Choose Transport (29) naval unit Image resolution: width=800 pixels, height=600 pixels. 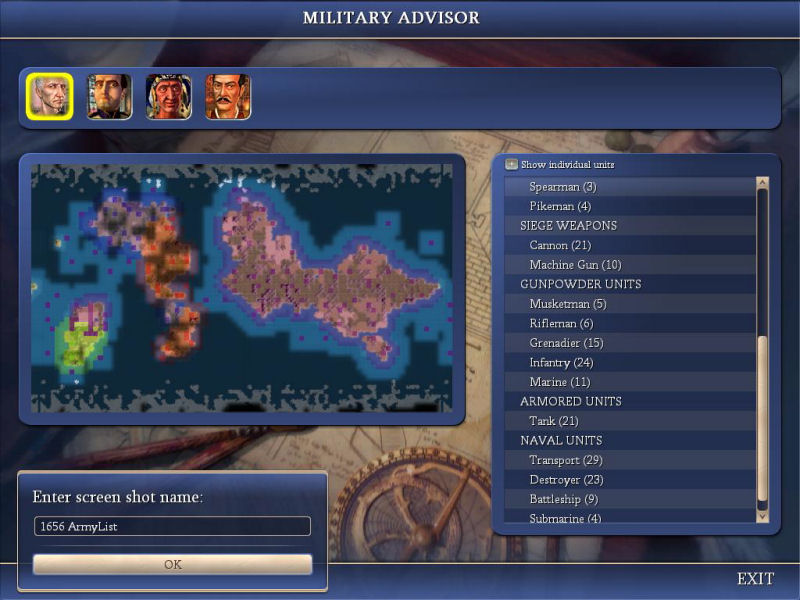pos(565,460)
